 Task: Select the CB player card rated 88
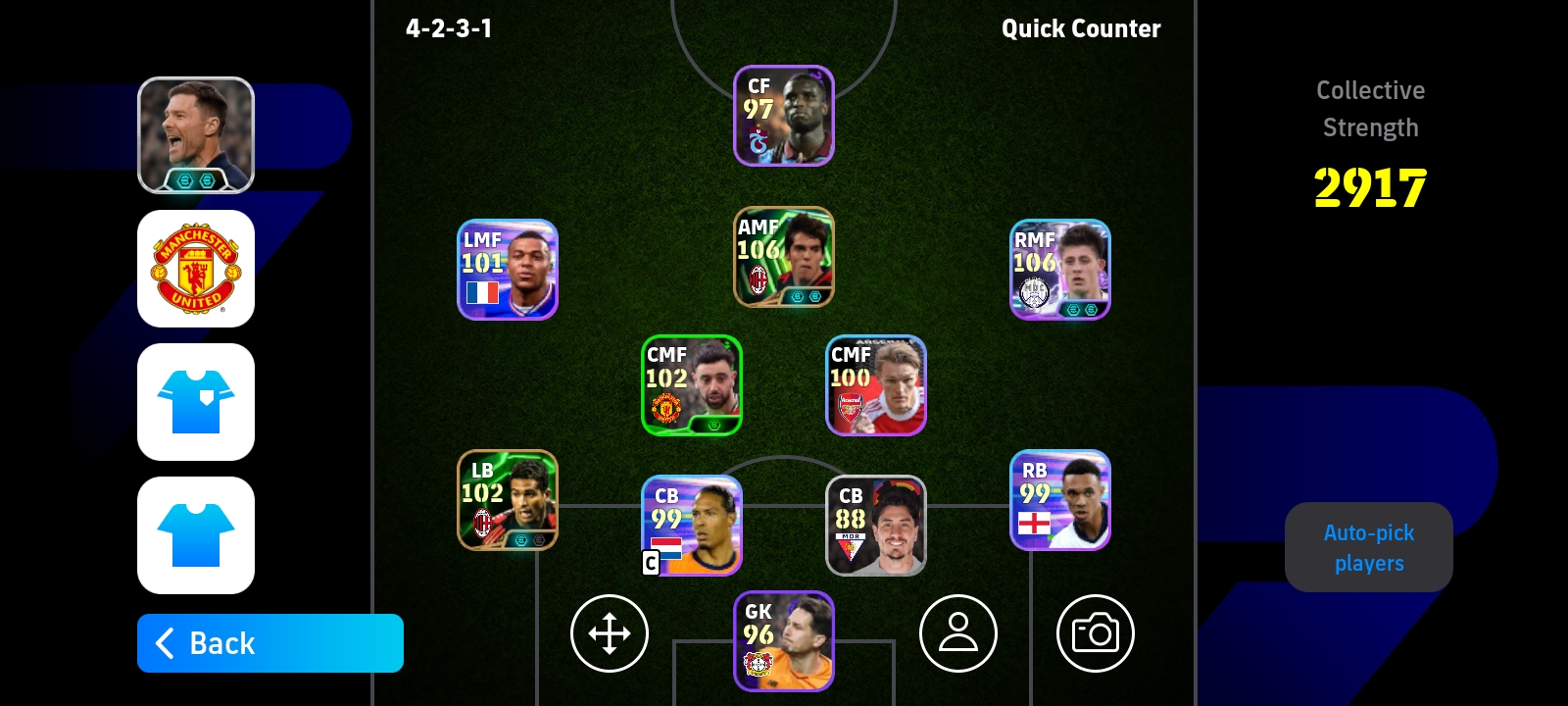coord(876,526)
